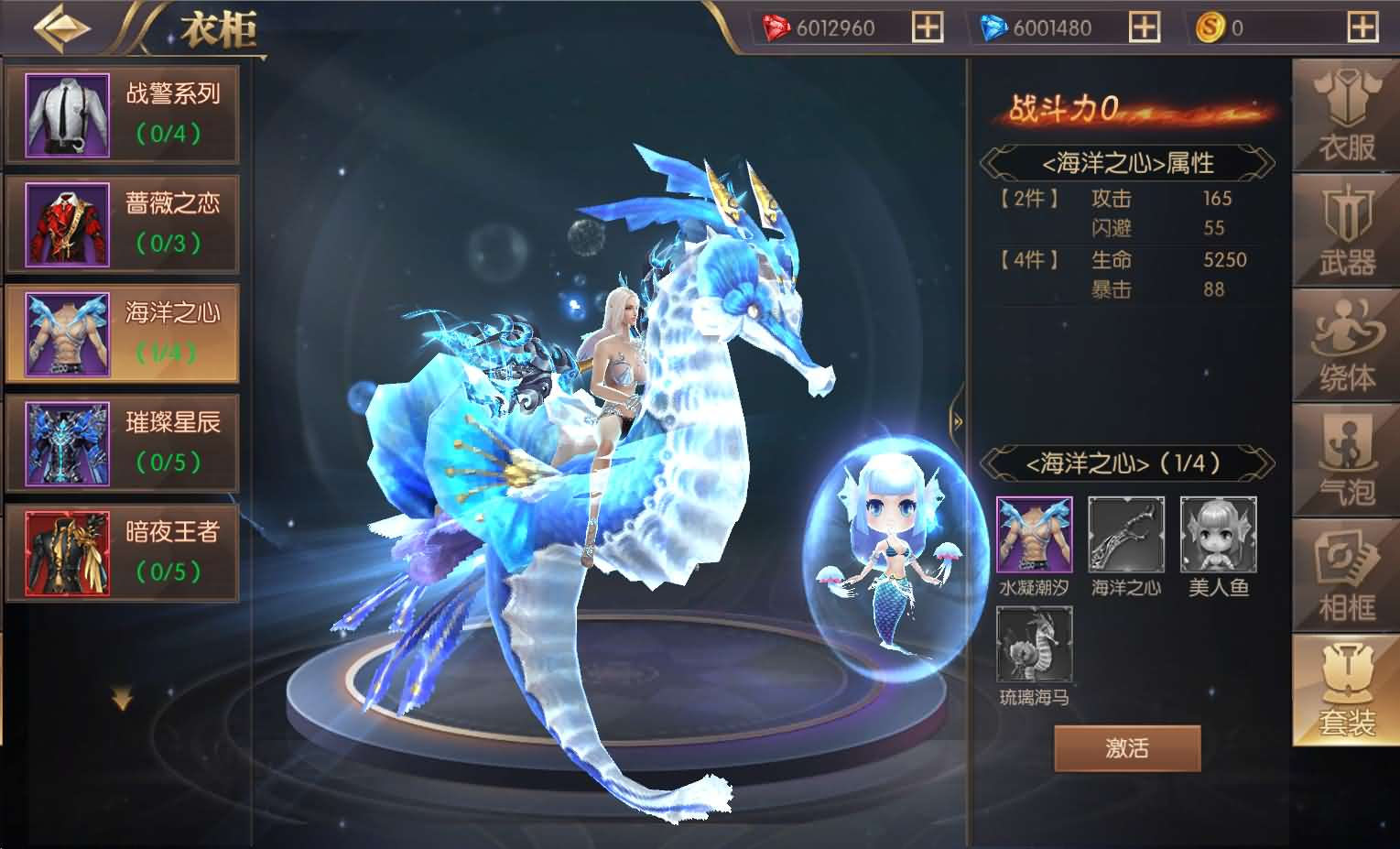Select the 水凝潮汐 outfit piece

1034,536
